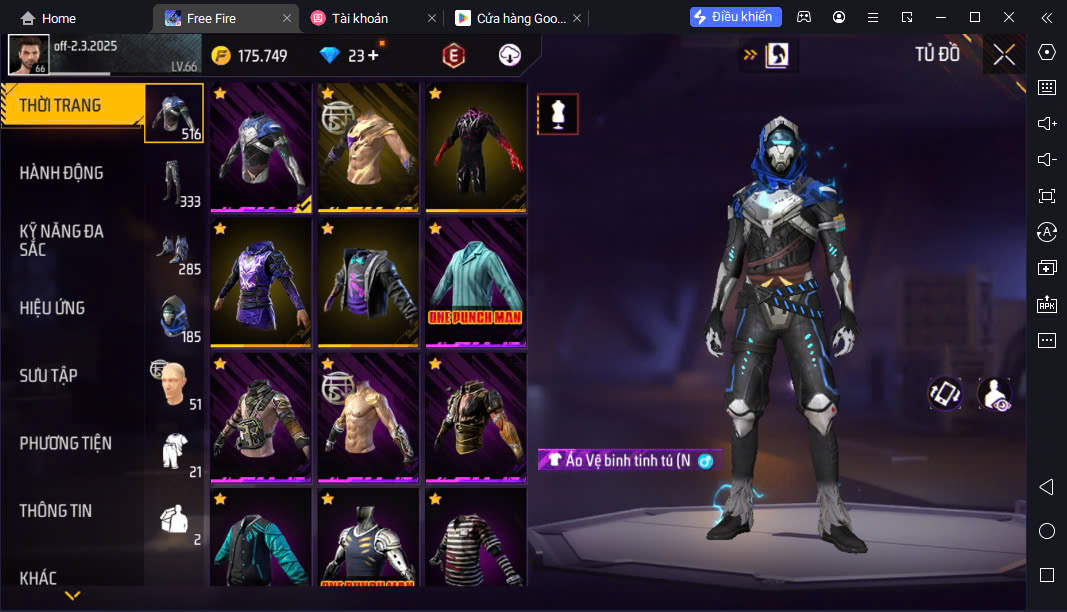
Task: Add diamonds using the plus button
Action: point(374,56)
